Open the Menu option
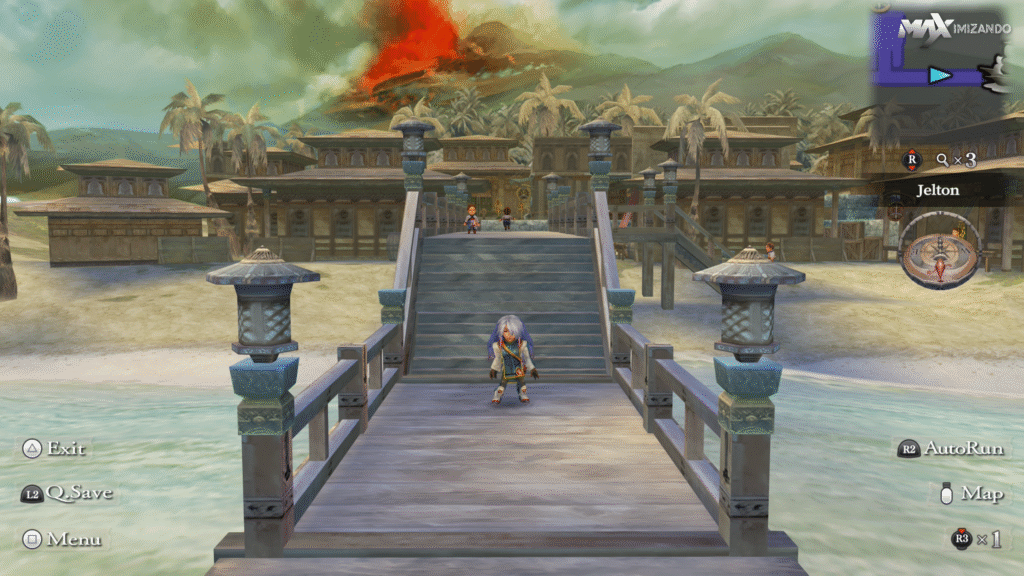 [x=62, y=539]
